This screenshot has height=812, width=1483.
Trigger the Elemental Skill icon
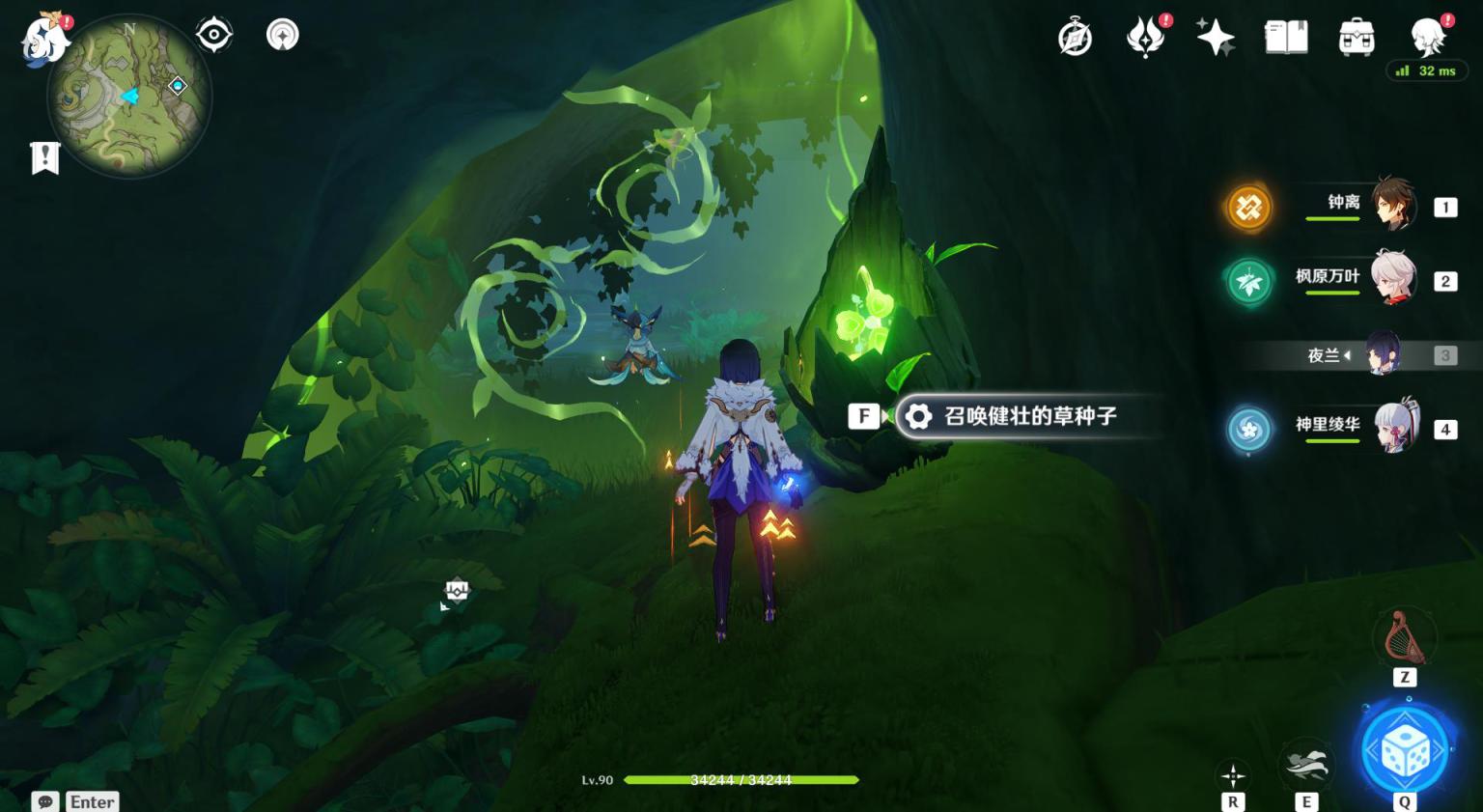(x=1306, y=765)
